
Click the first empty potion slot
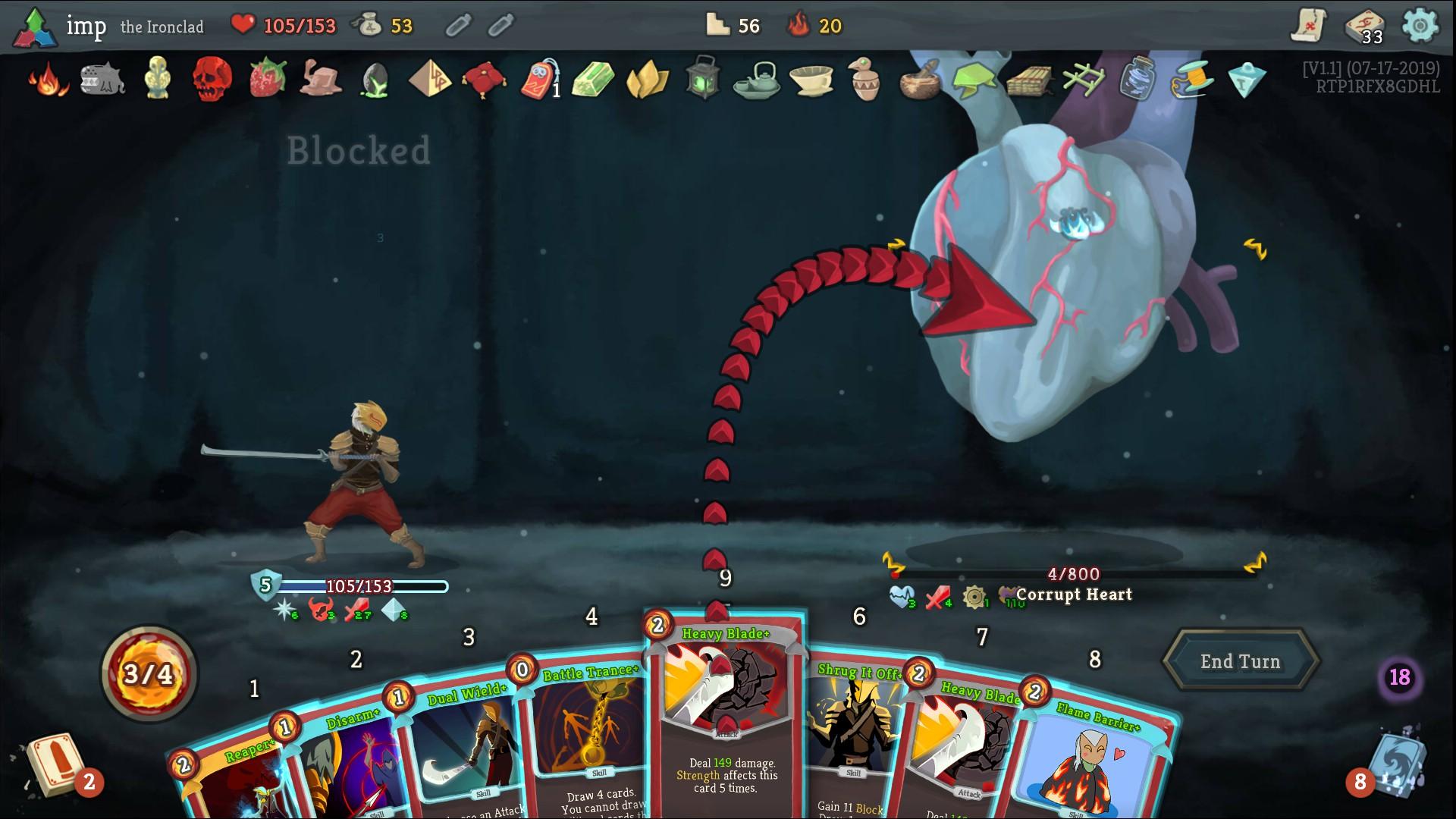pos(457,26)
